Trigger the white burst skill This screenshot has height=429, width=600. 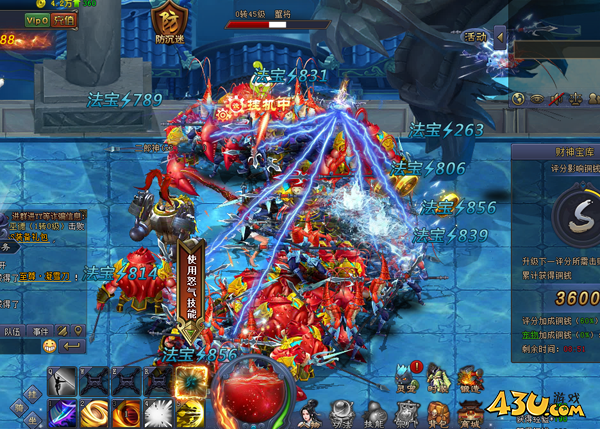(x=157, y=412)
